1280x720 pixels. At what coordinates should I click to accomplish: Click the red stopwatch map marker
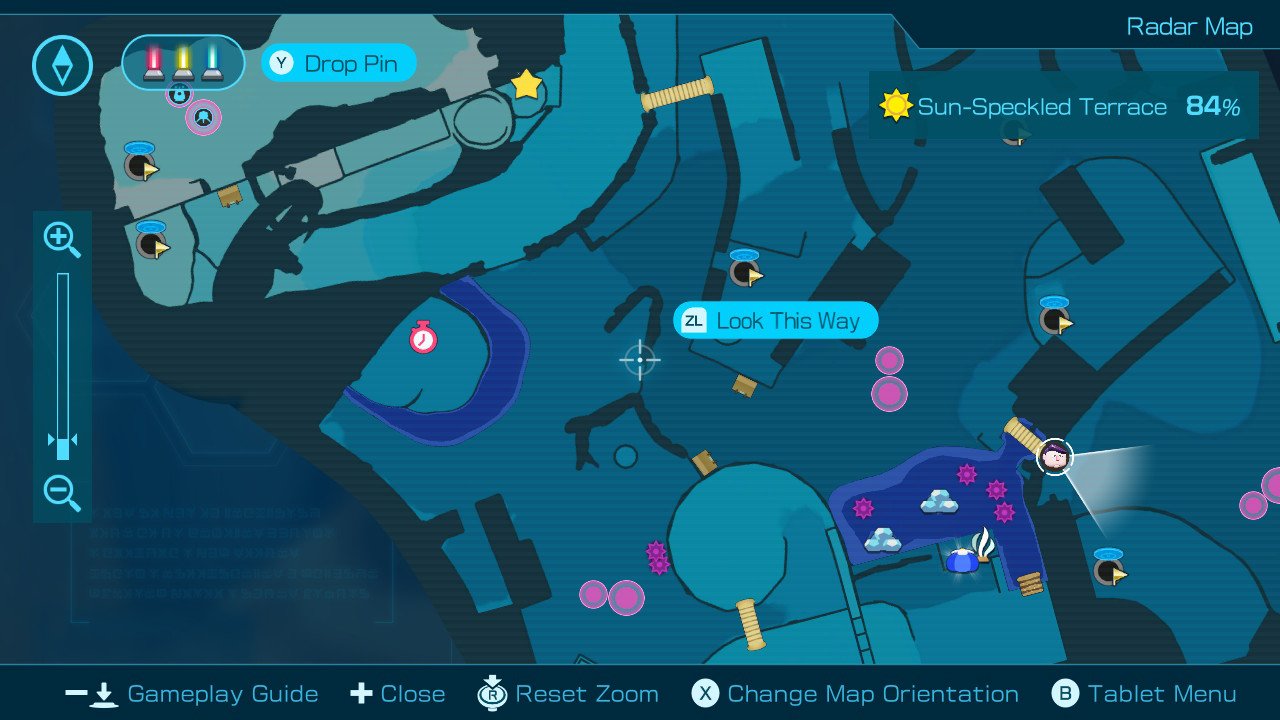[423, 337]
